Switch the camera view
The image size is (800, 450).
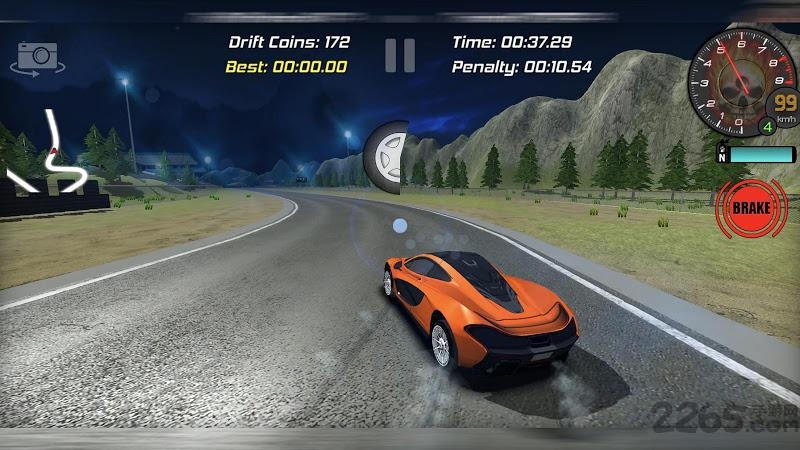coord(37,56)
